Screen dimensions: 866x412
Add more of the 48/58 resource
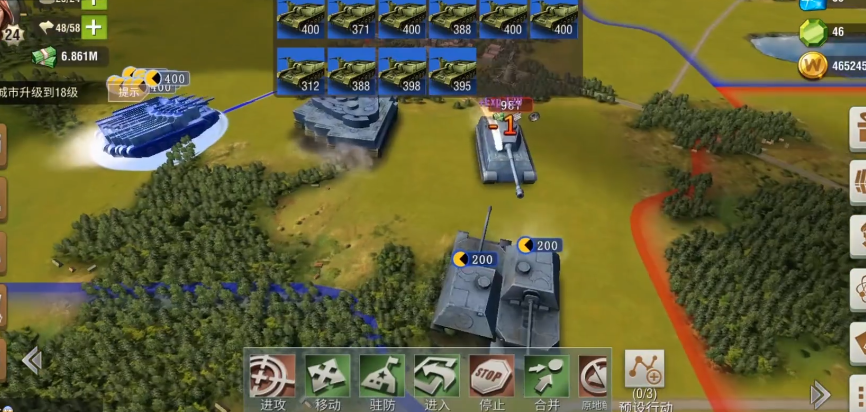tap(93, 27)
